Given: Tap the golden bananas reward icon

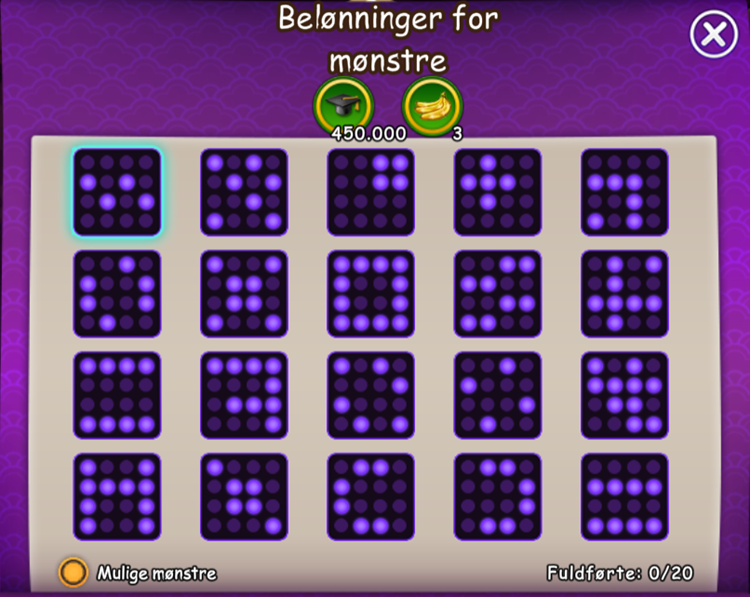Looking at the screenshot, I should click(x=431, y=103).
